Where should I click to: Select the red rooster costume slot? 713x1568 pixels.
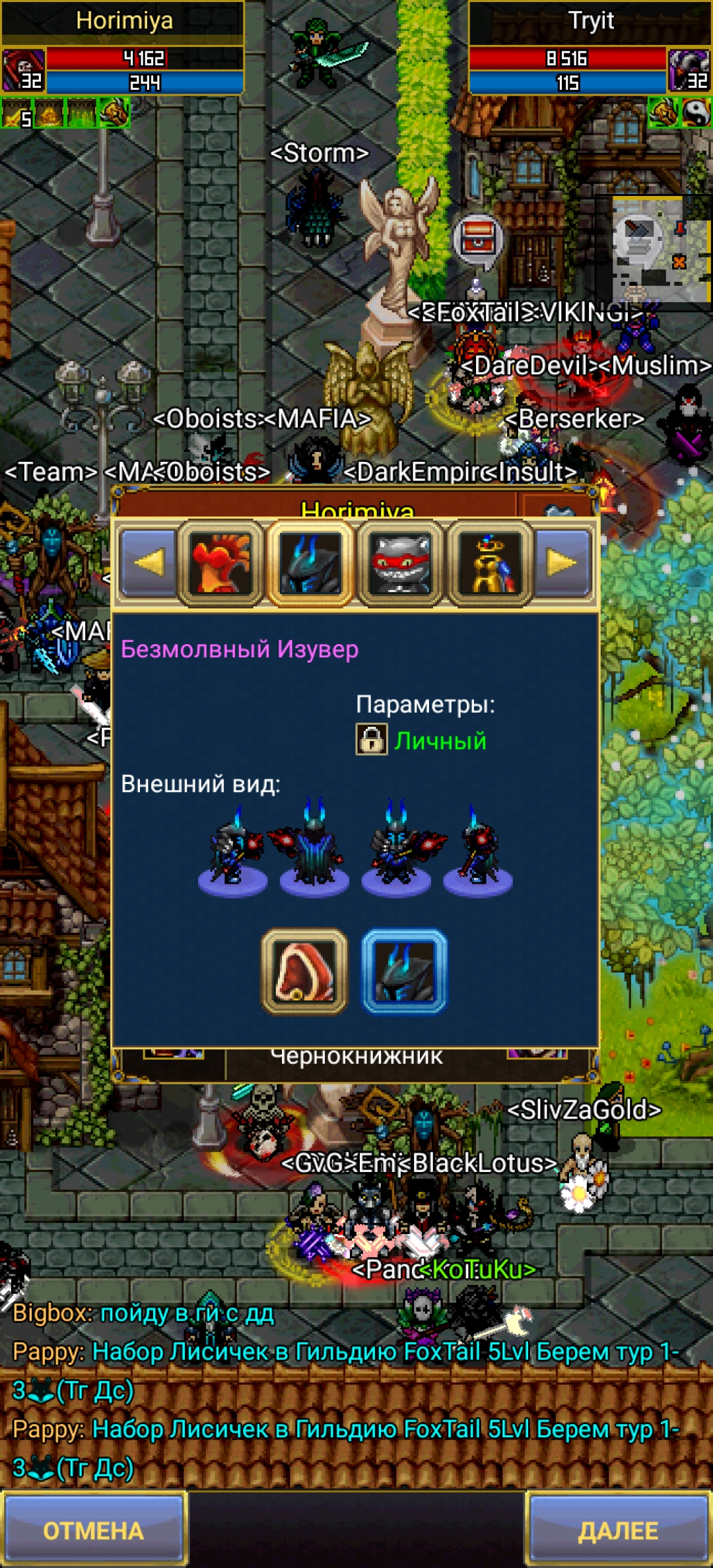pyautogui.click(x=221, y=563)
